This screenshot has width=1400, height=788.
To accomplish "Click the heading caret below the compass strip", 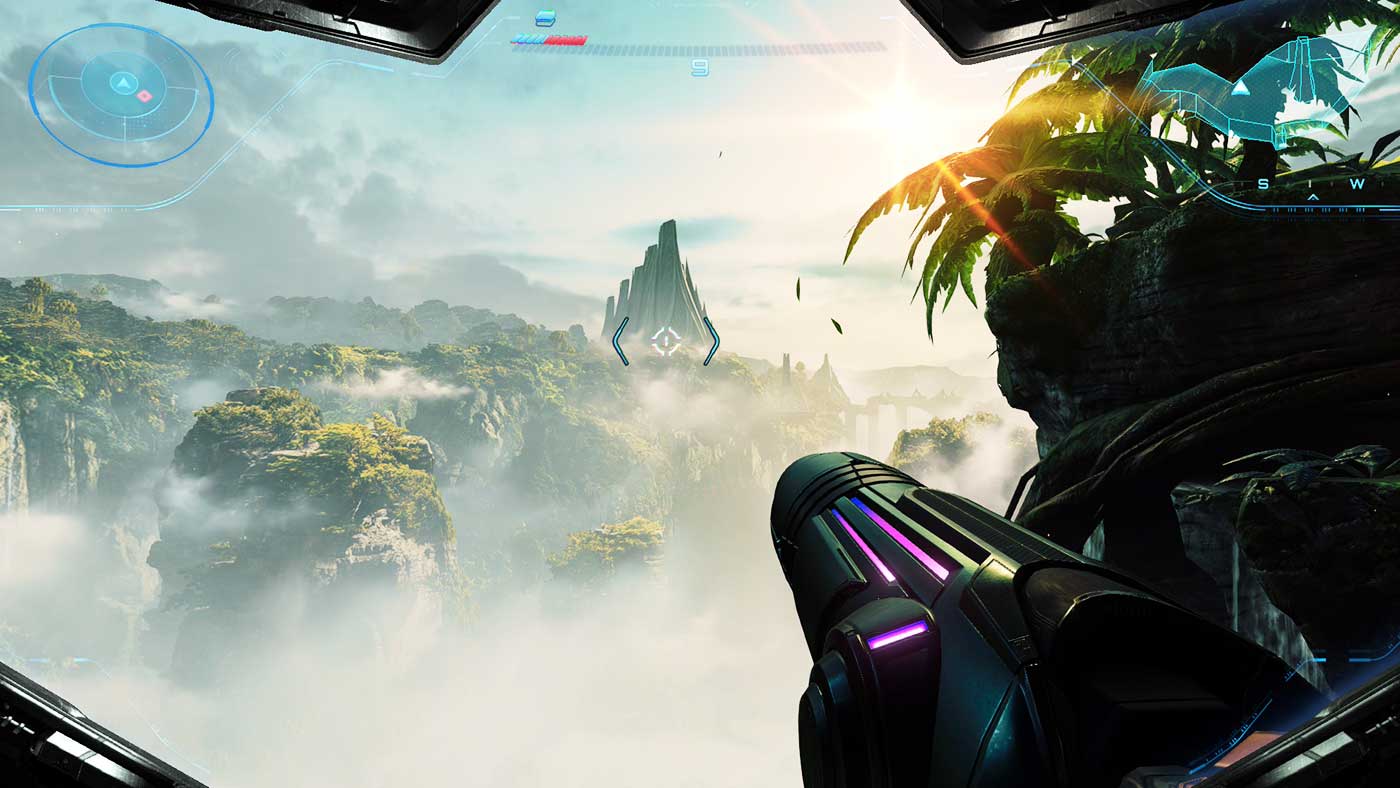I will [x=1313, y=197].
